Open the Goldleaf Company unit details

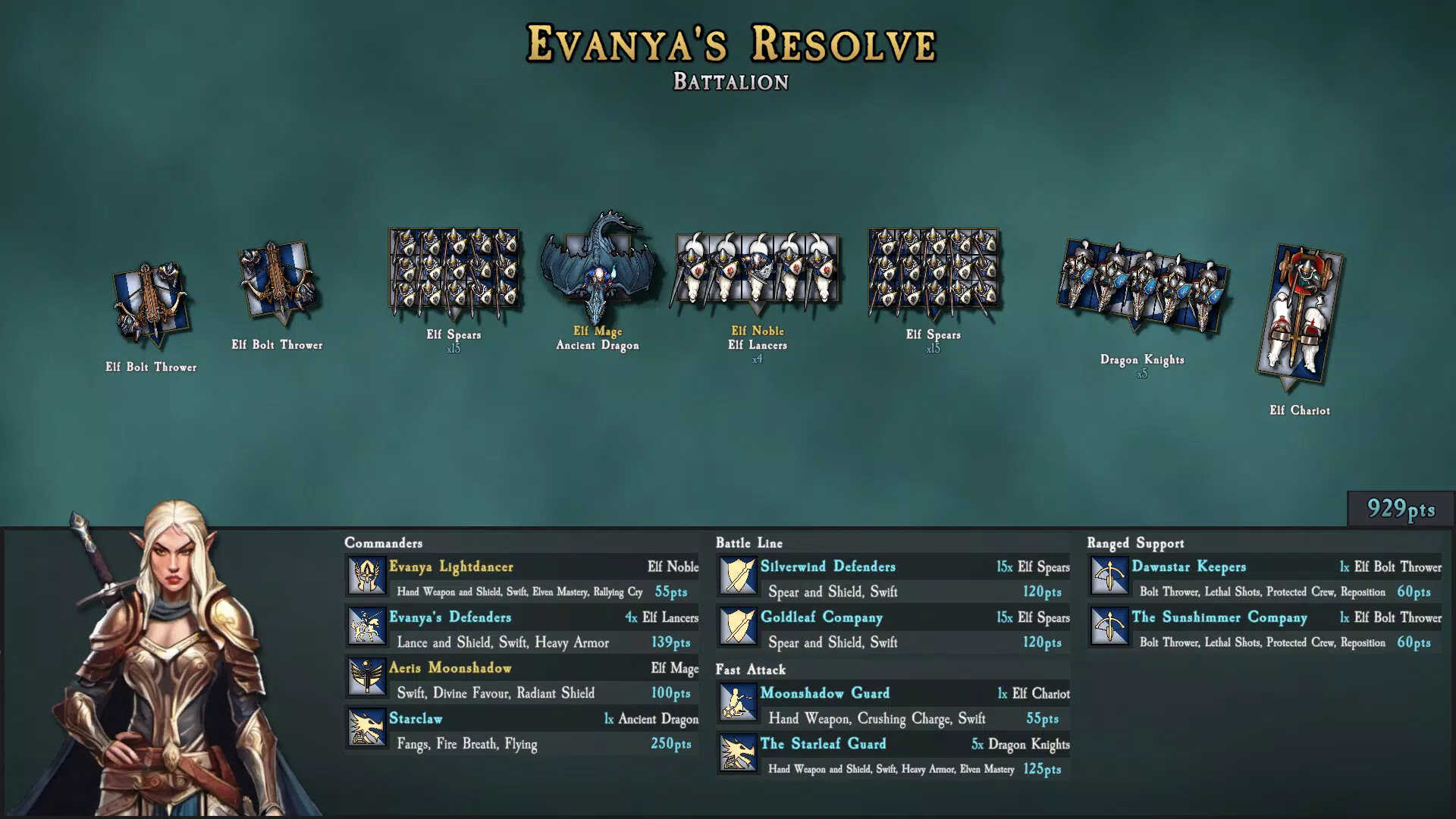[x=821, y=617]
